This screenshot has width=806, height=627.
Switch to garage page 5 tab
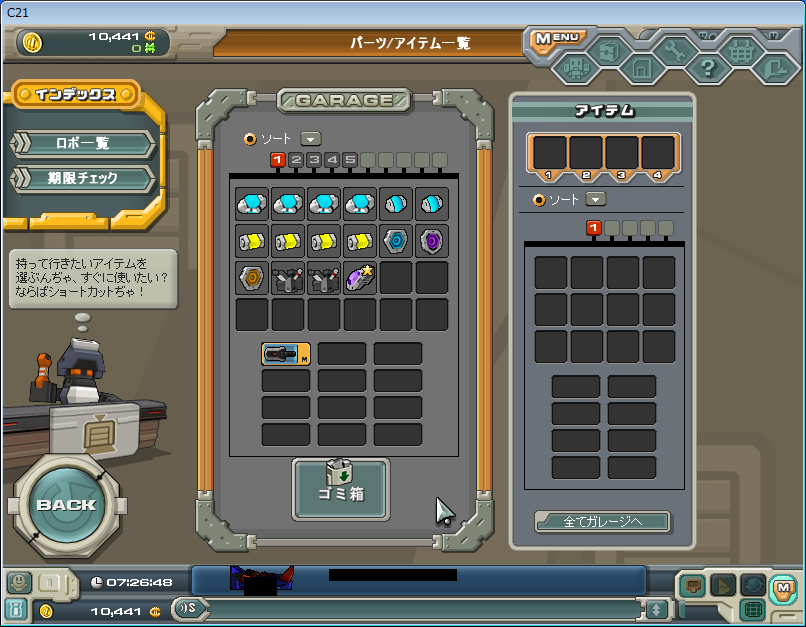pos(350,160)
